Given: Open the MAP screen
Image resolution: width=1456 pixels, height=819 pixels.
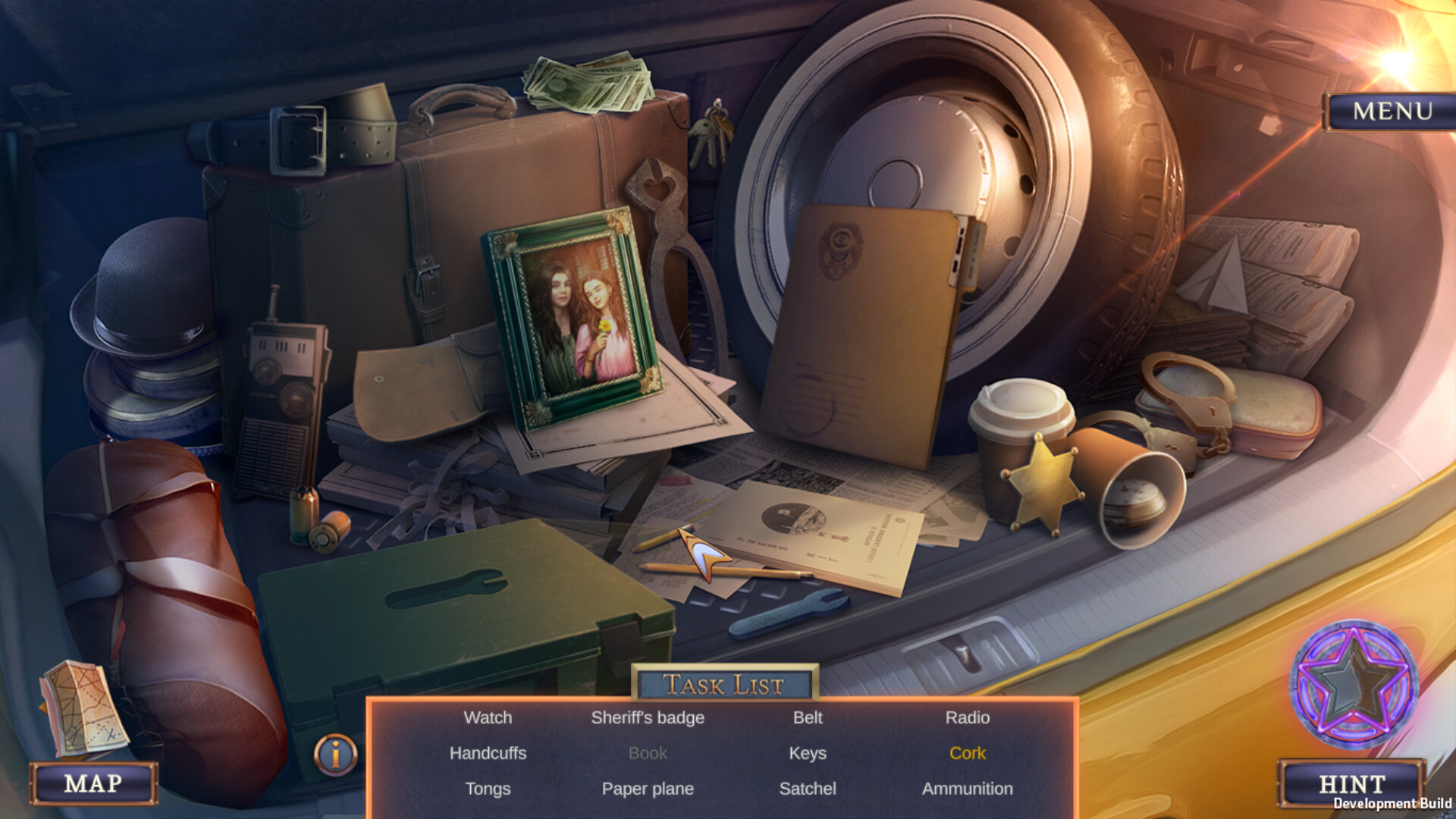Looking at the screenshot, I should [91, 785].
